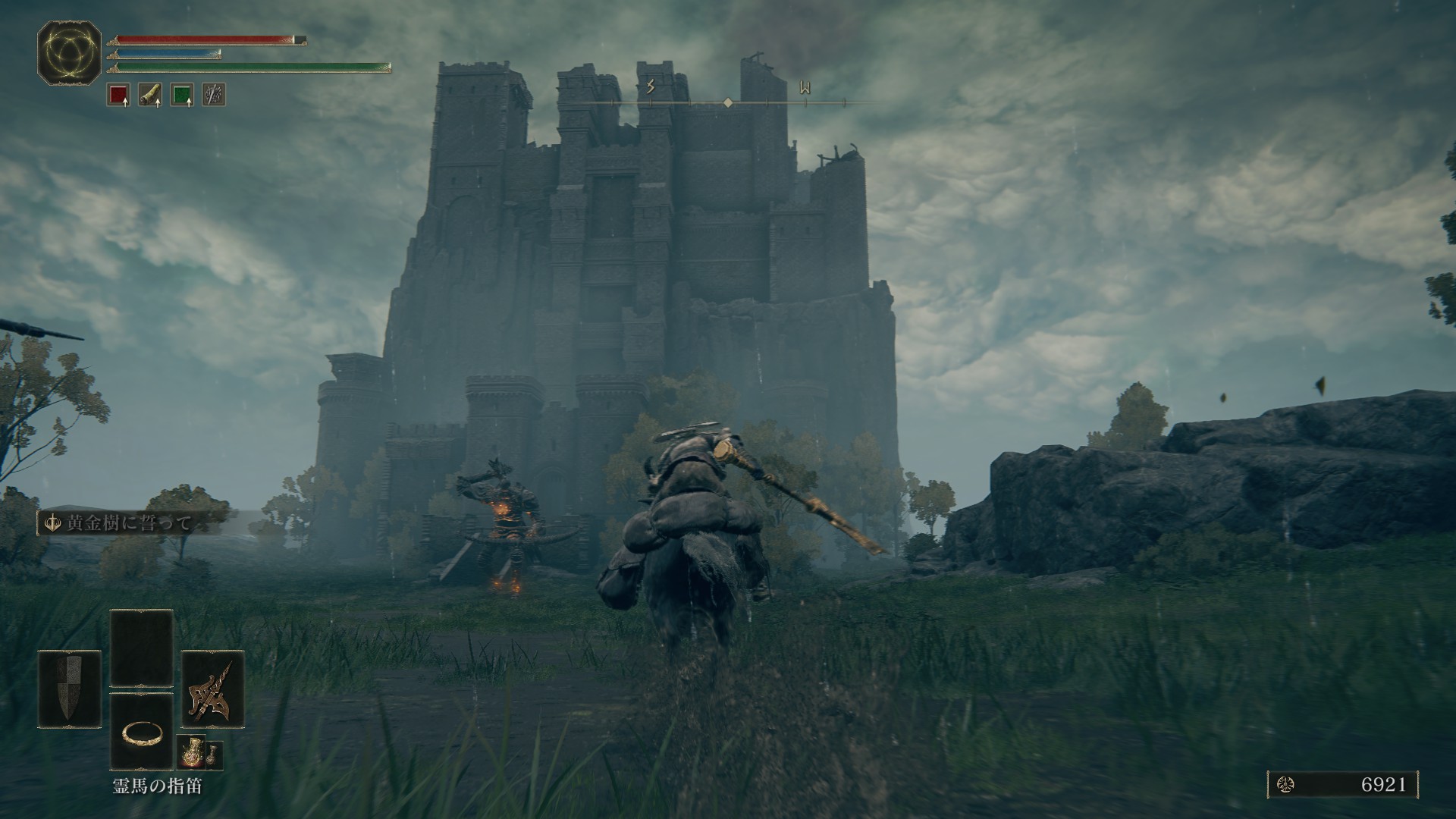Click the horn buff status icon
Viewport: 1456px width, 819px height.
click(150, 95)
